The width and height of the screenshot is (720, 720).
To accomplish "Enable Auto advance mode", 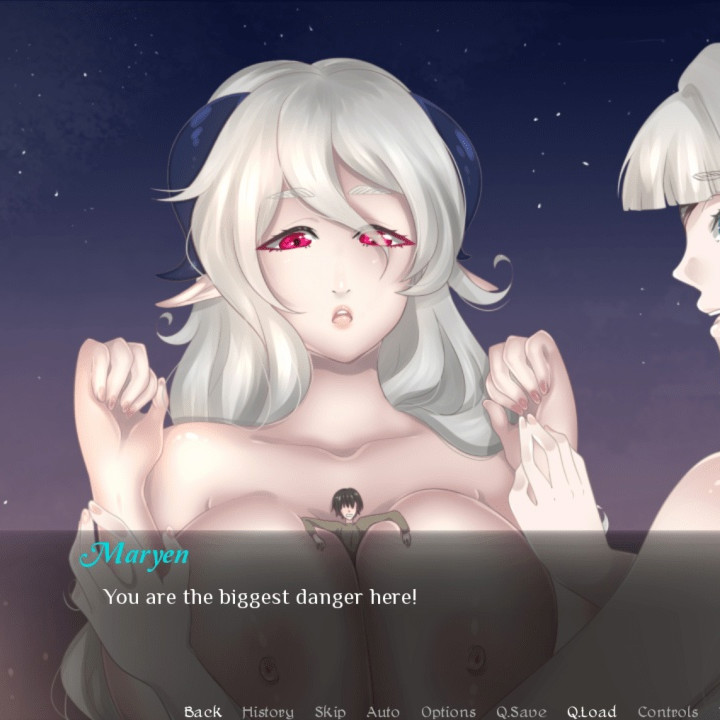I will [x=383, y=711].
